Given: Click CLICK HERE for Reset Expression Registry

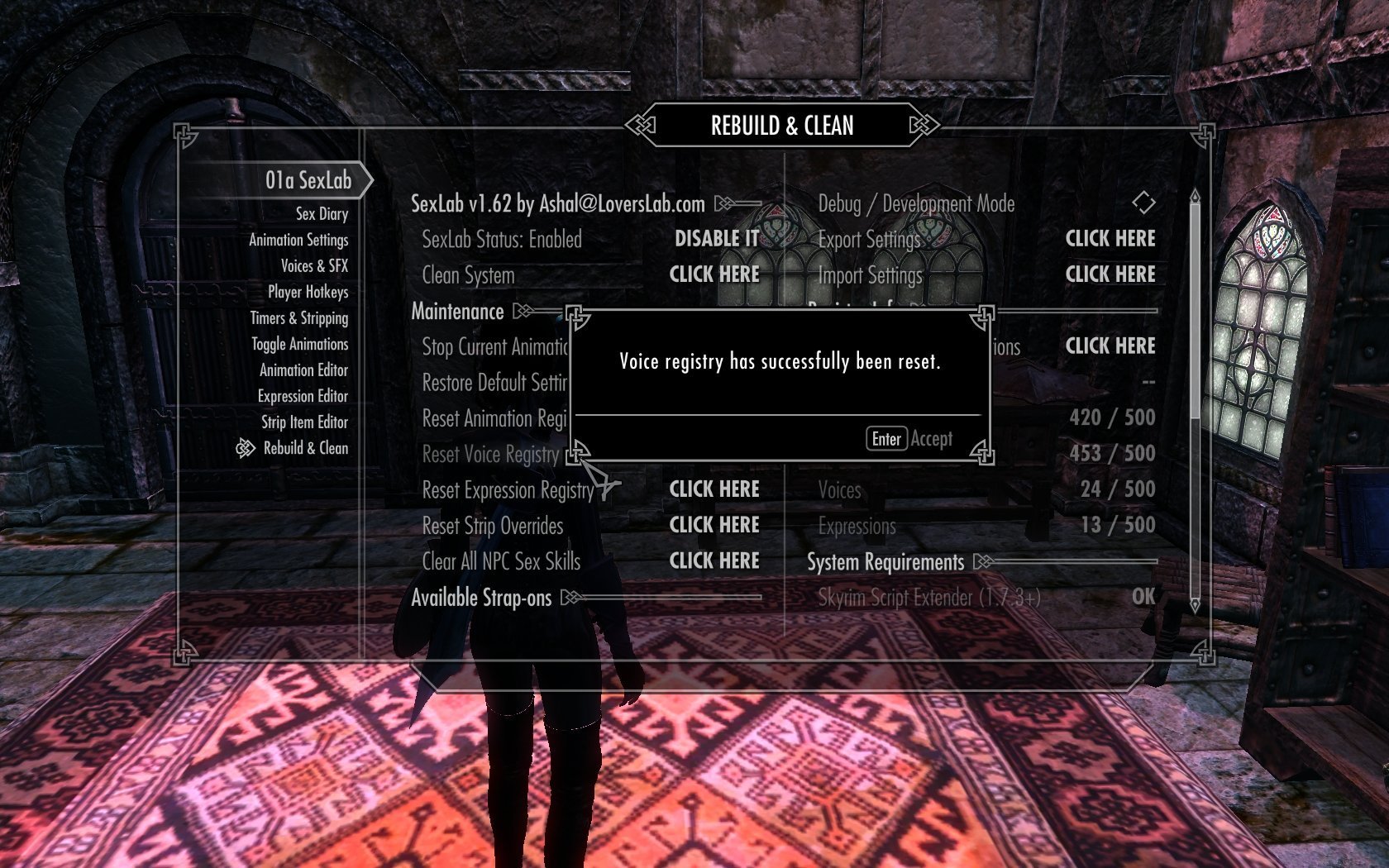Looking at the screenshot, I should 714,489.
